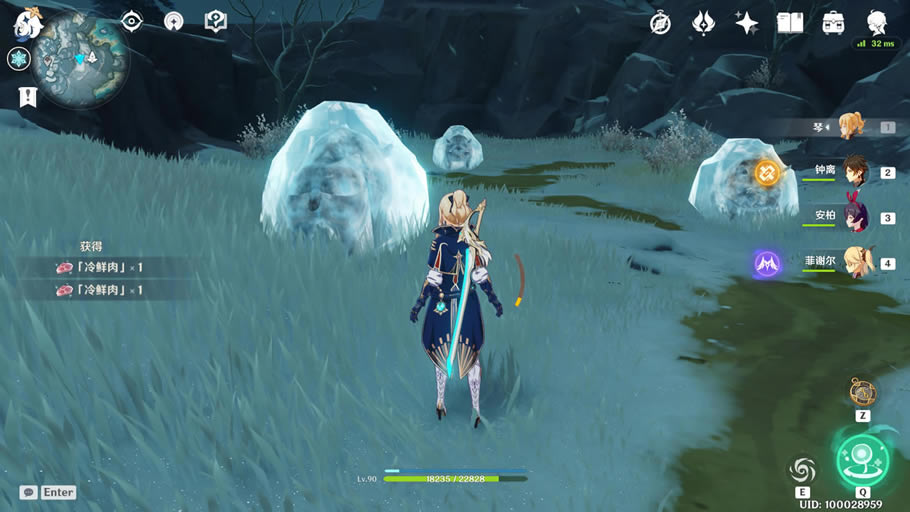The width and height of the screenshot is (910, 512).
Task: Open the question-mark book tutorial icon
Action: coord(215,21)
